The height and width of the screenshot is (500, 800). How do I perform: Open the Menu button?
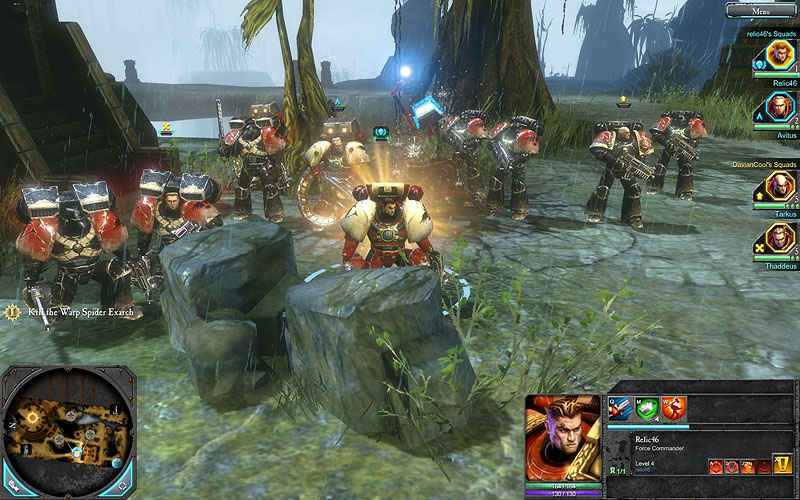coord(760,10)
